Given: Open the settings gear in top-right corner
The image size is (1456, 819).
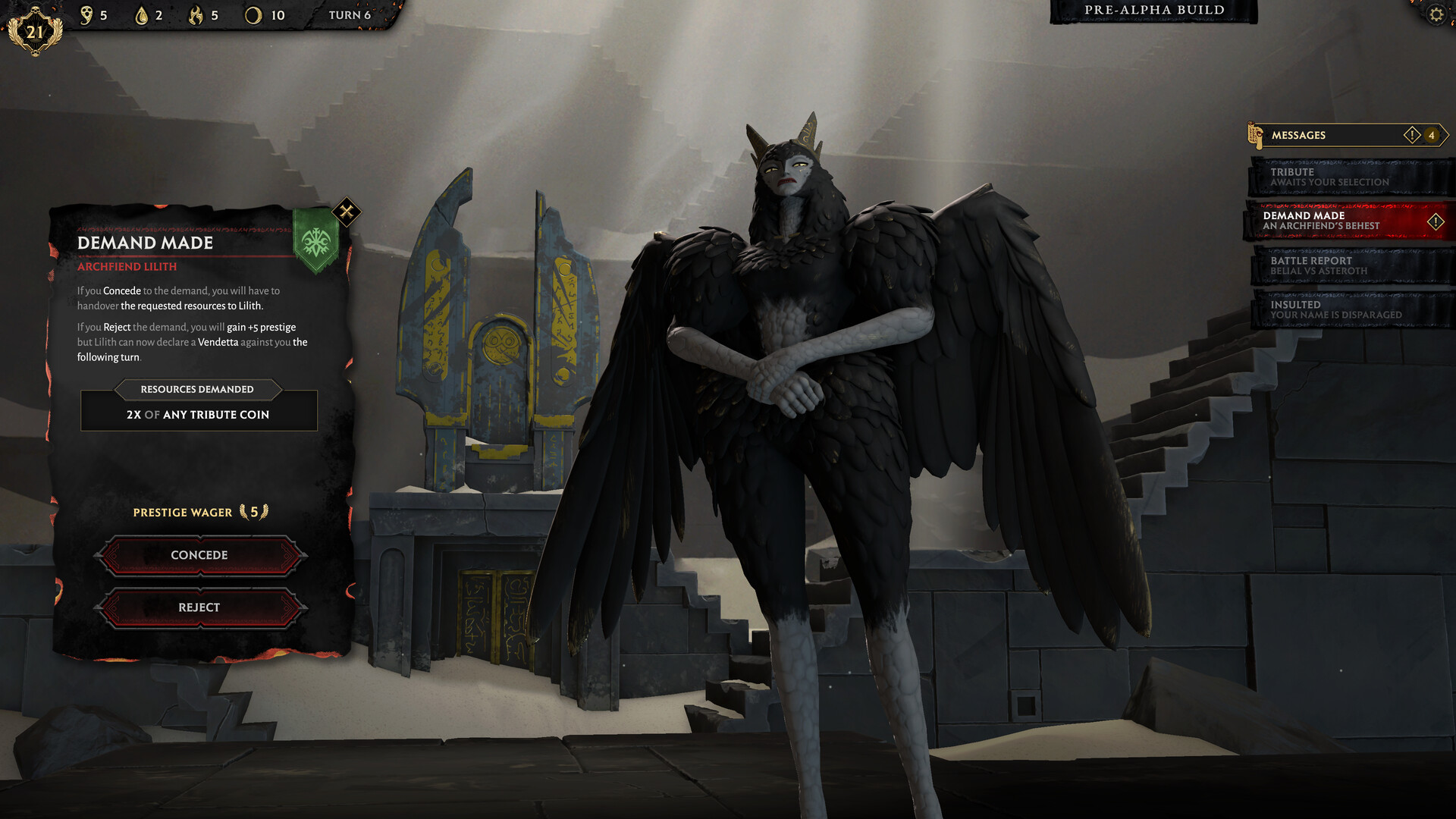Looking at the screenshot, I should click(1438, 14).
